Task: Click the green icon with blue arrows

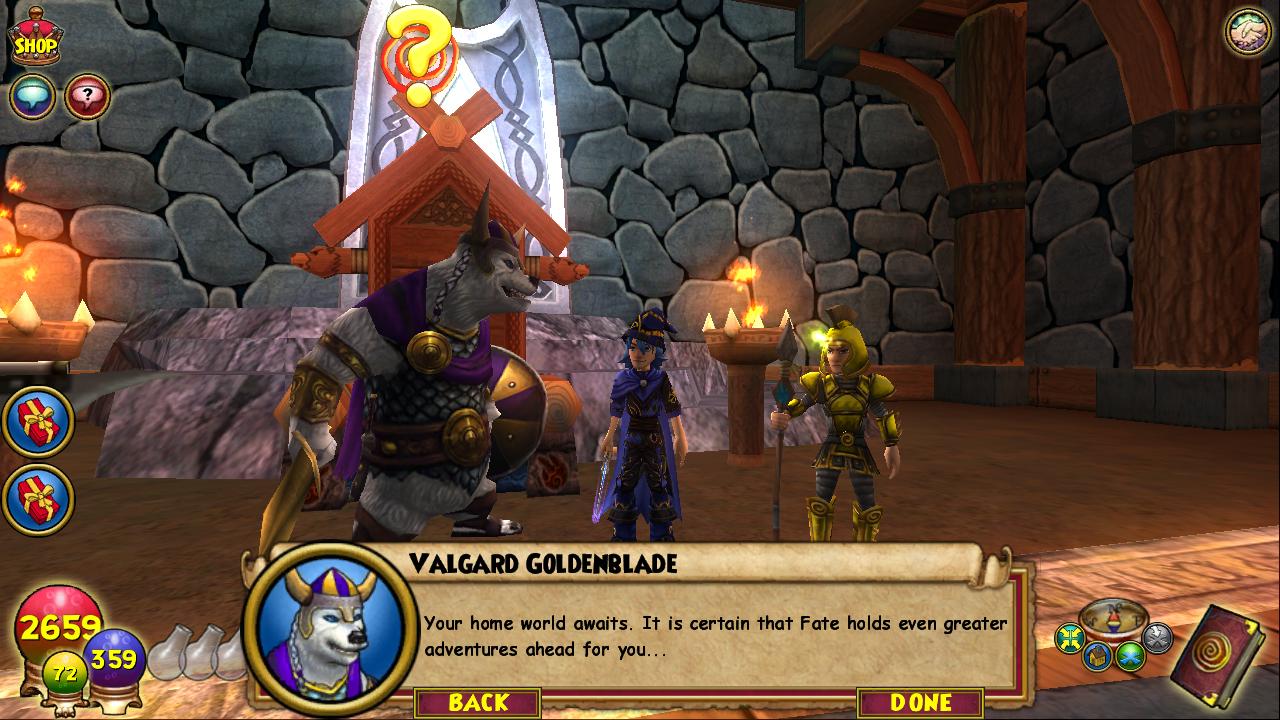Action: [1131, 655]
